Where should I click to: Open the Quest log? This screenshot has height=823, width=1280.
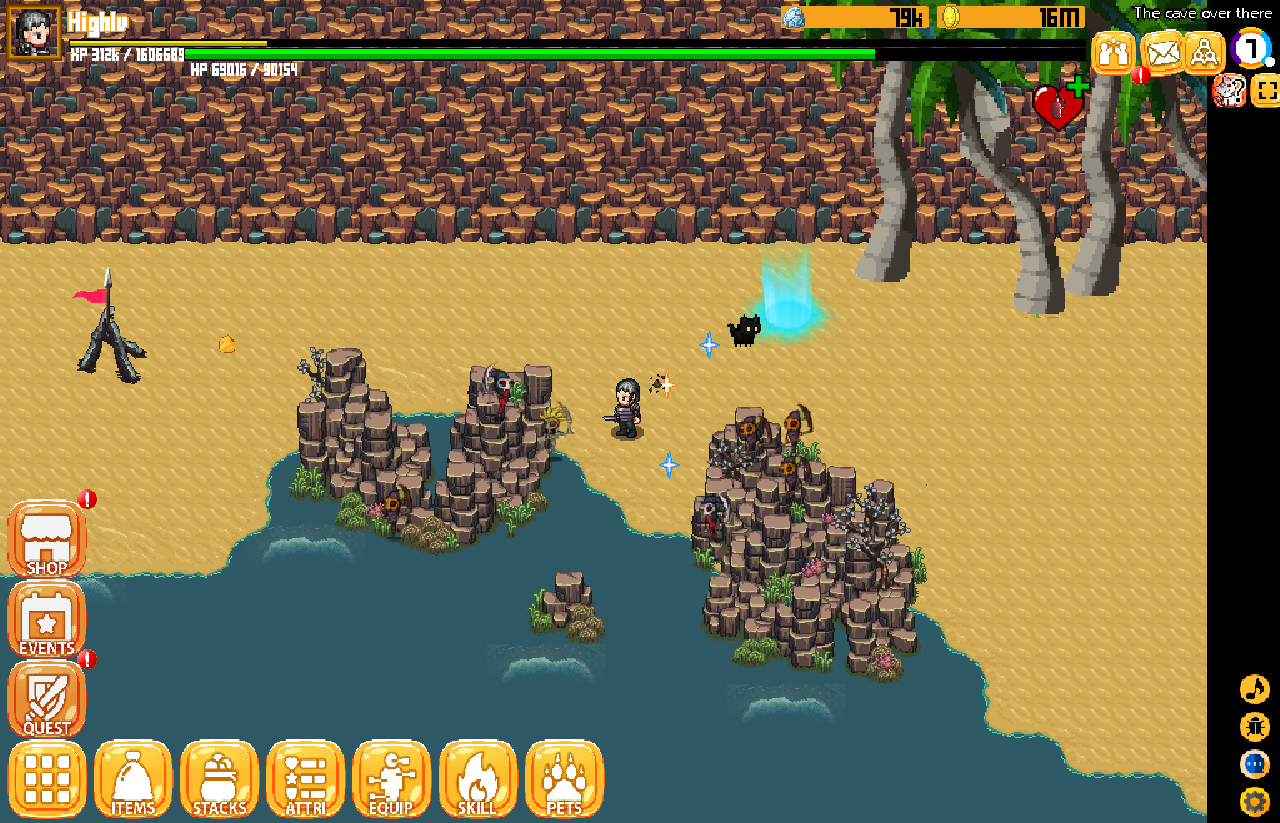click(x=47, y=700)
